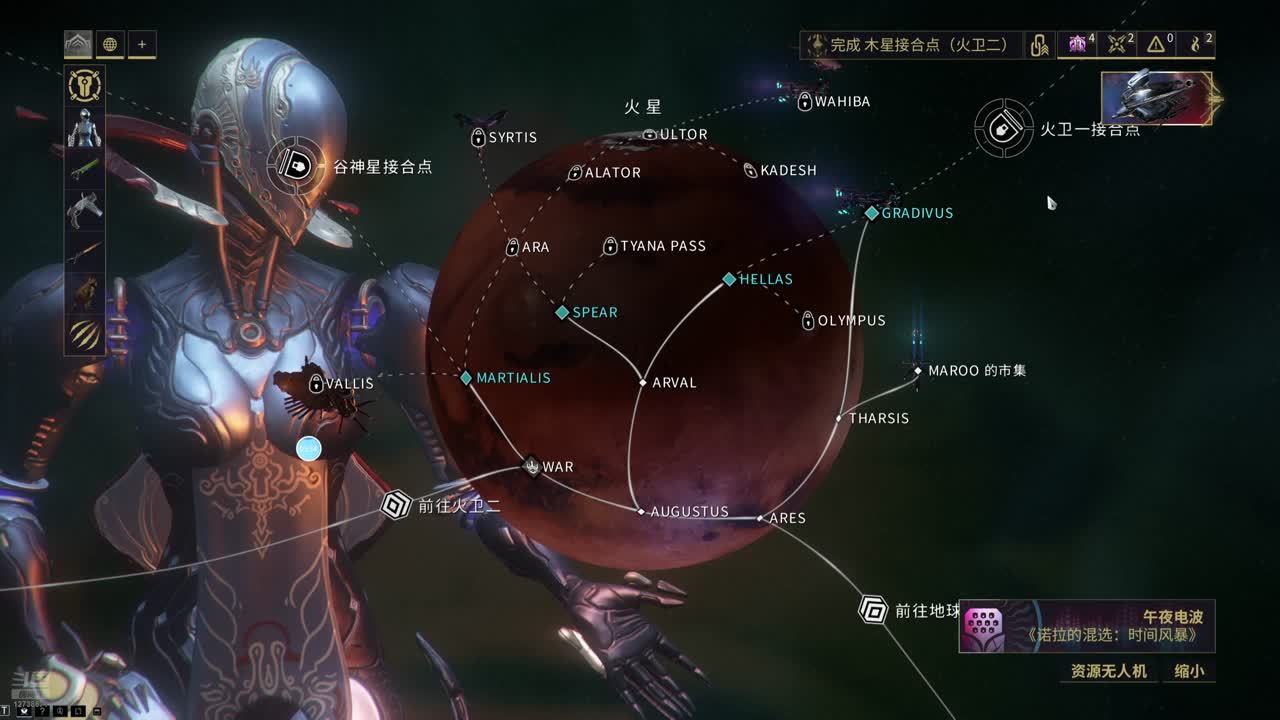
Task: Choose the HELLAS node on Mars
Action: (x=730, y=280)
